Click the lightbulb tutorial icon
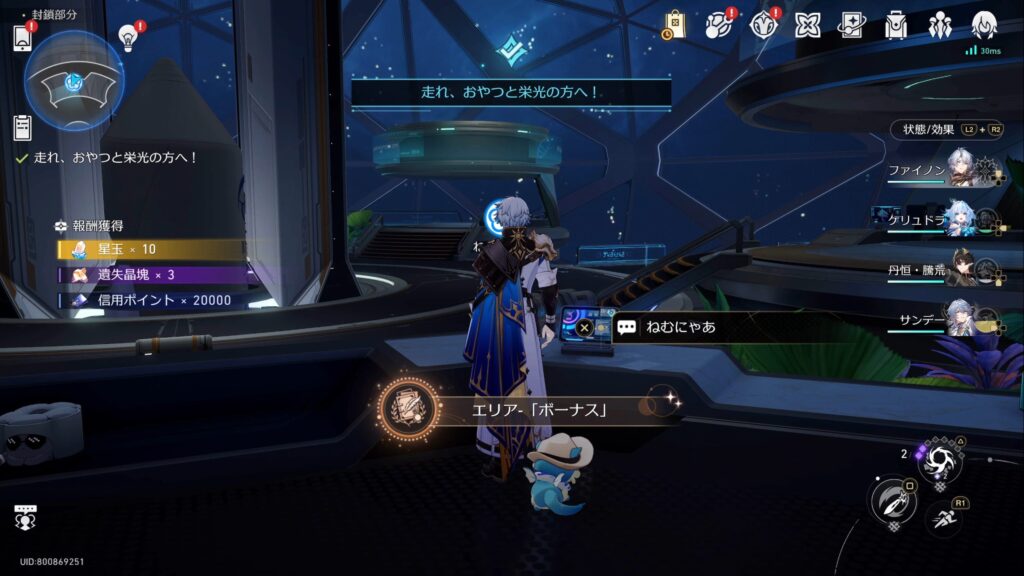1024x576 pixels. coord(129,36)
